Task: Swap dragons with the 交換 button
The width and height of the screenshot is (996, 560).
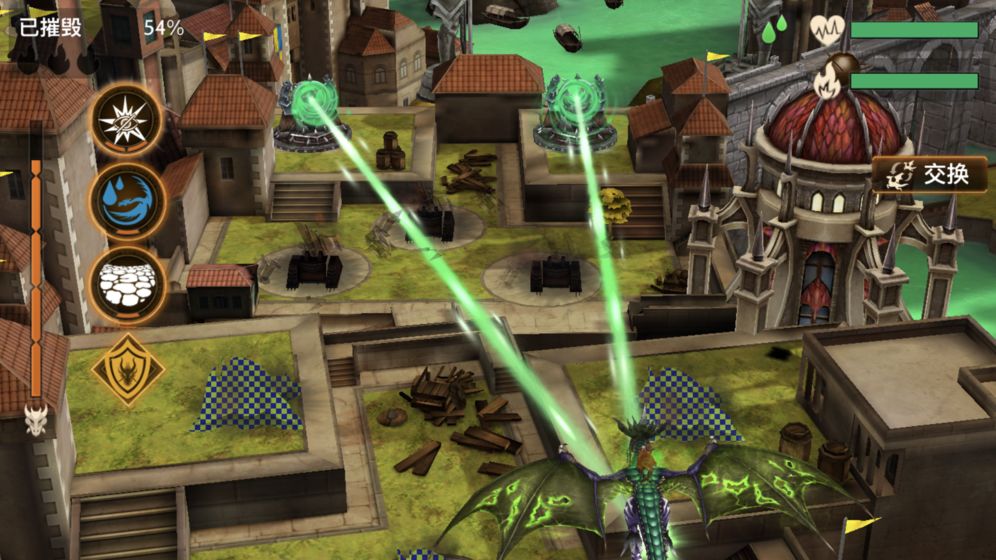Action: pos(929,174)
